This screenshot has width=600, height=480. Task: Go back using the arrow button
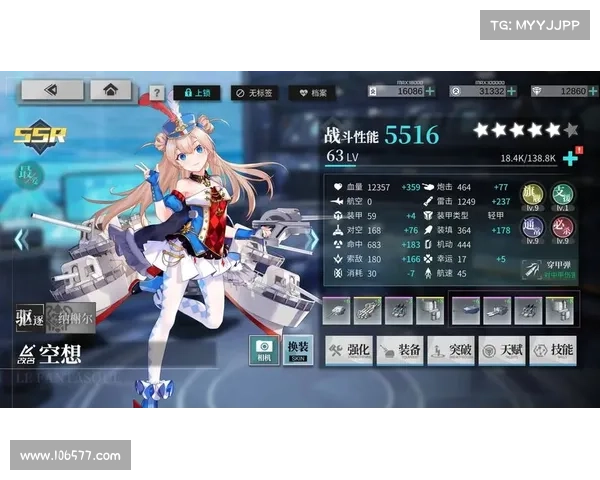click(52, 90)
